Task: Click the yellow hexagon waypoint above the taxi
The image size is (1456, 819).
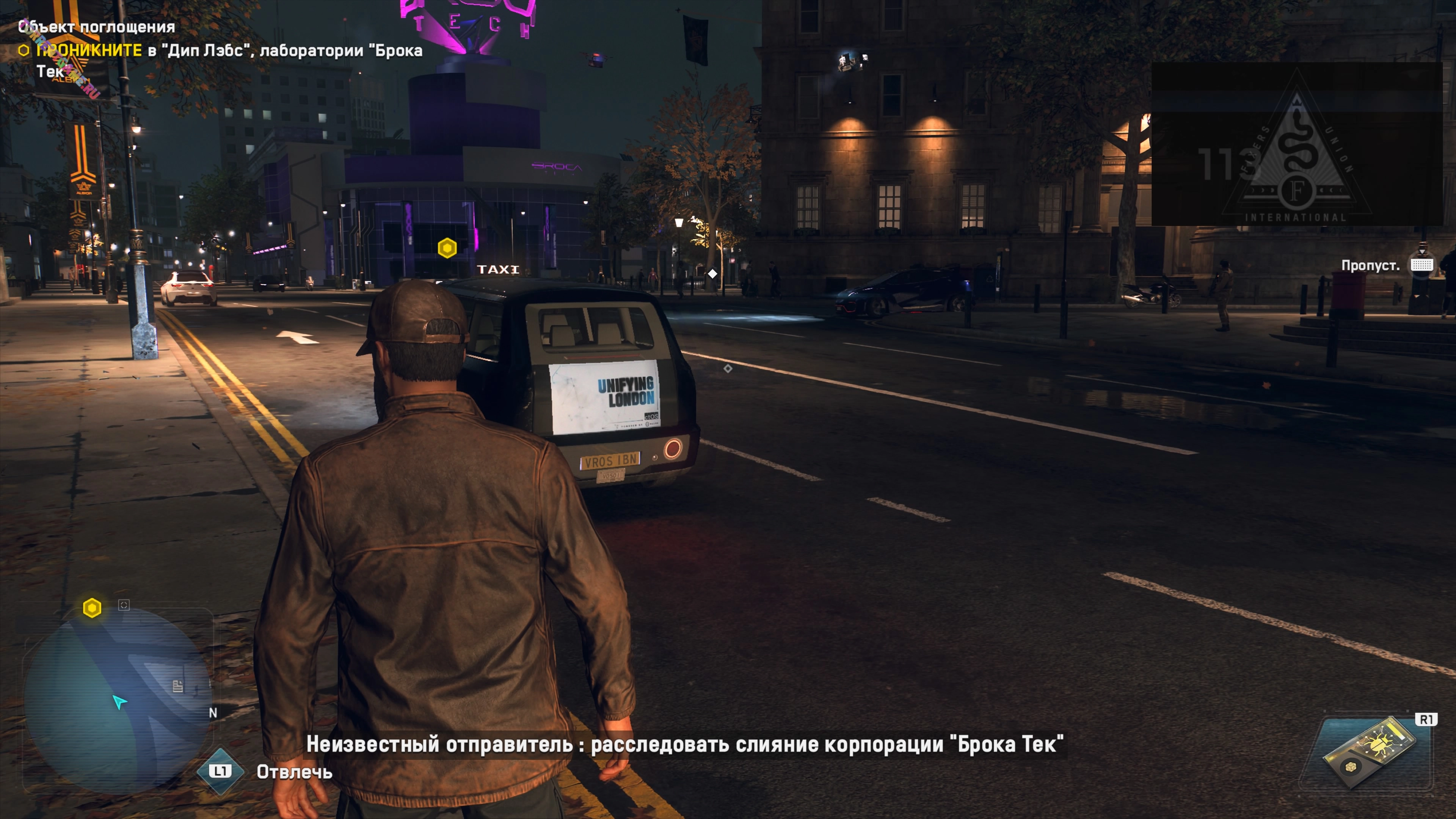Action: [447, 248]
